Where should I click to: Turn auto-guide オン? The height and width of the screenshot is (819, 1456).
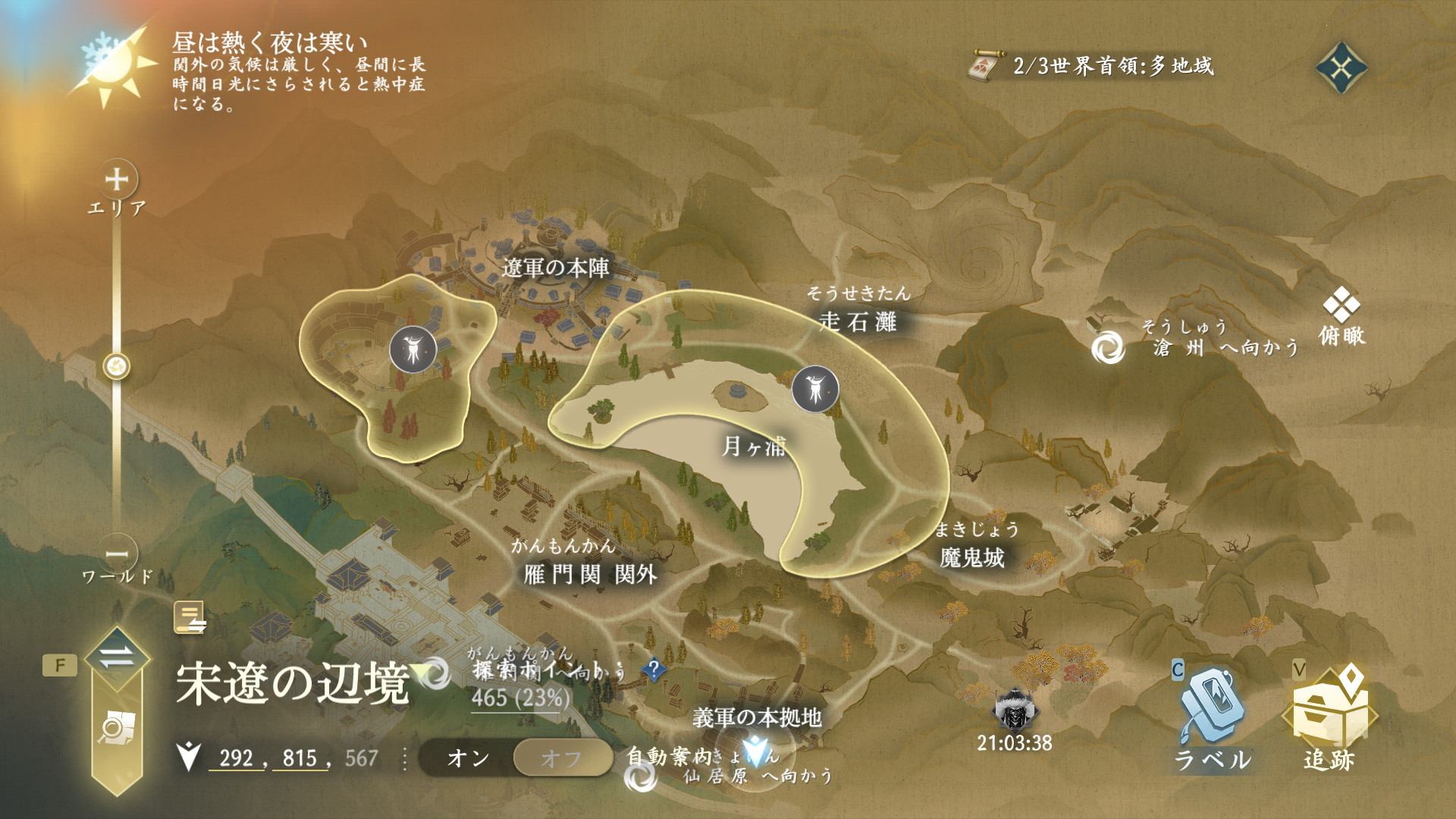pyautogui.click(x=468, y=758)
